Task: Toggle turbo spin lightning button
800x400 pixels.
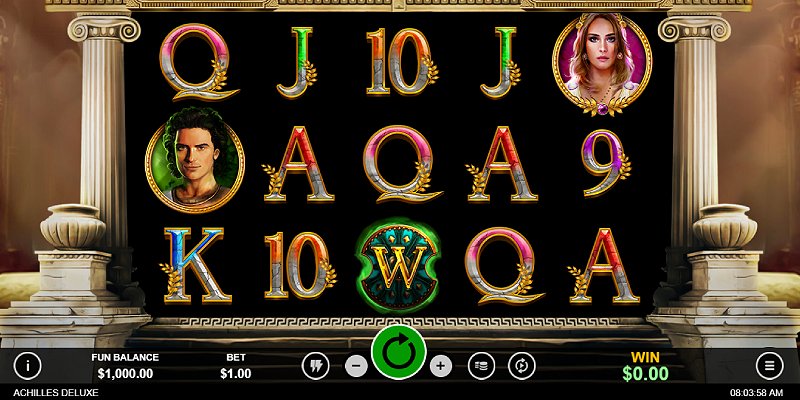Action: [316, 366]
